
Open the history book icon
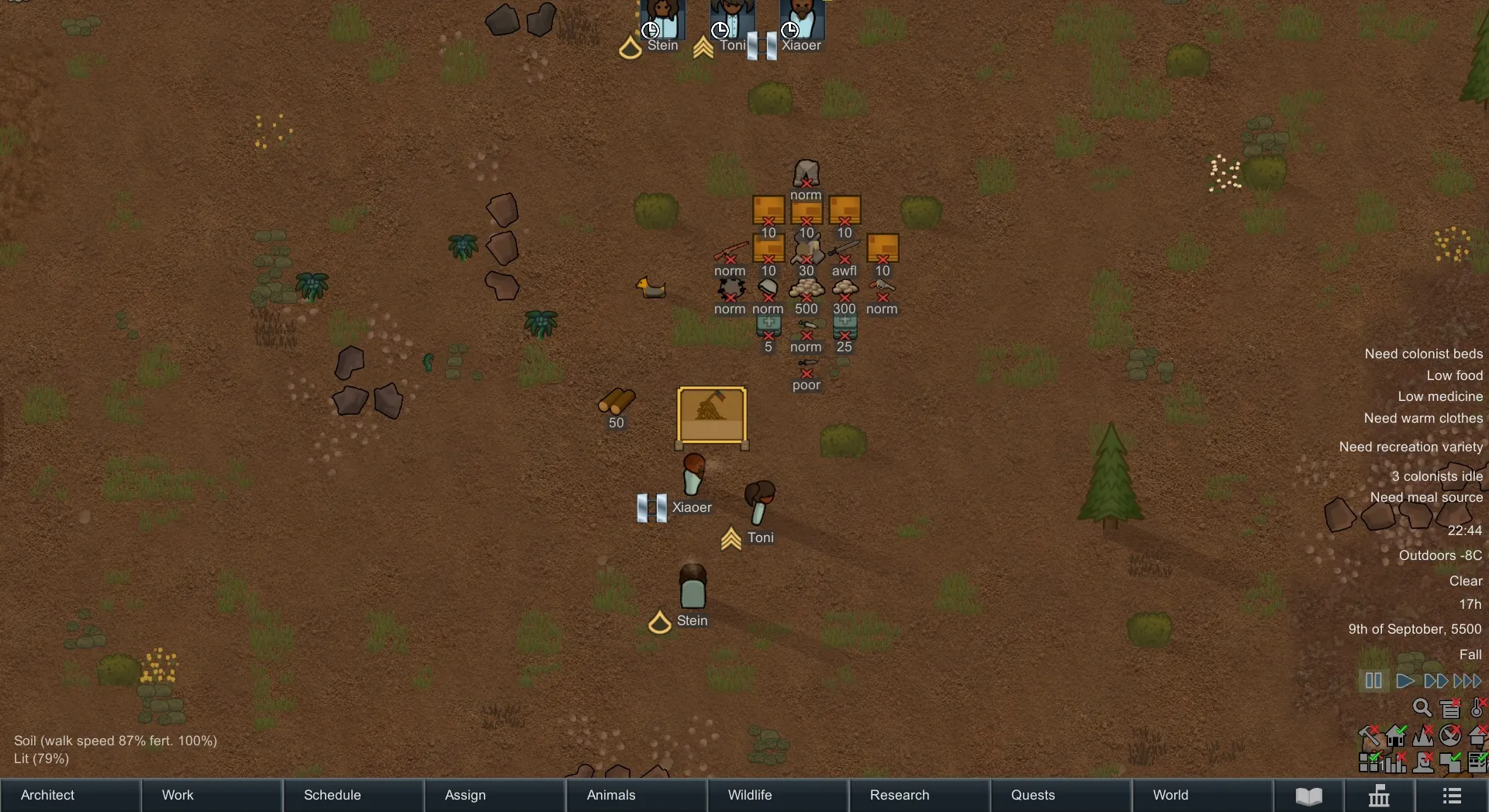point(1309,796)
